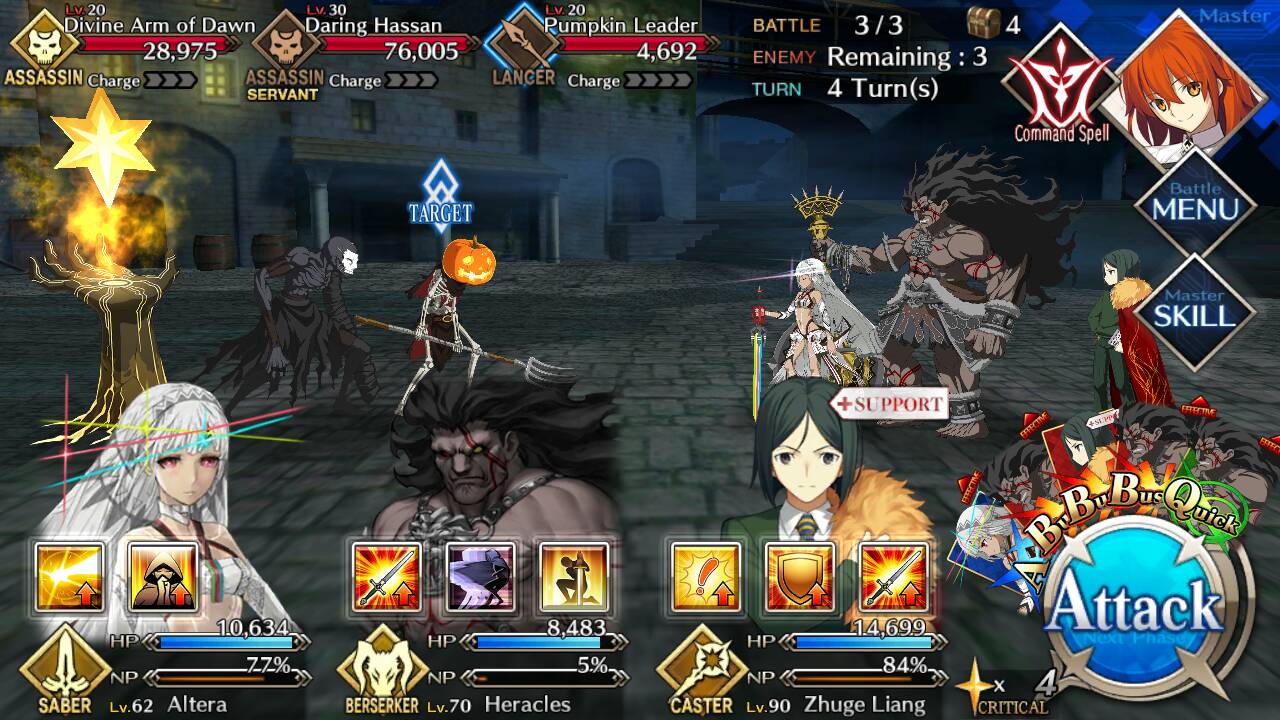Viewport: 1280px width, 720px height.
Task: Activate Zhuge Liang's sword attack-up skill
Action: (x=893, y=577)
